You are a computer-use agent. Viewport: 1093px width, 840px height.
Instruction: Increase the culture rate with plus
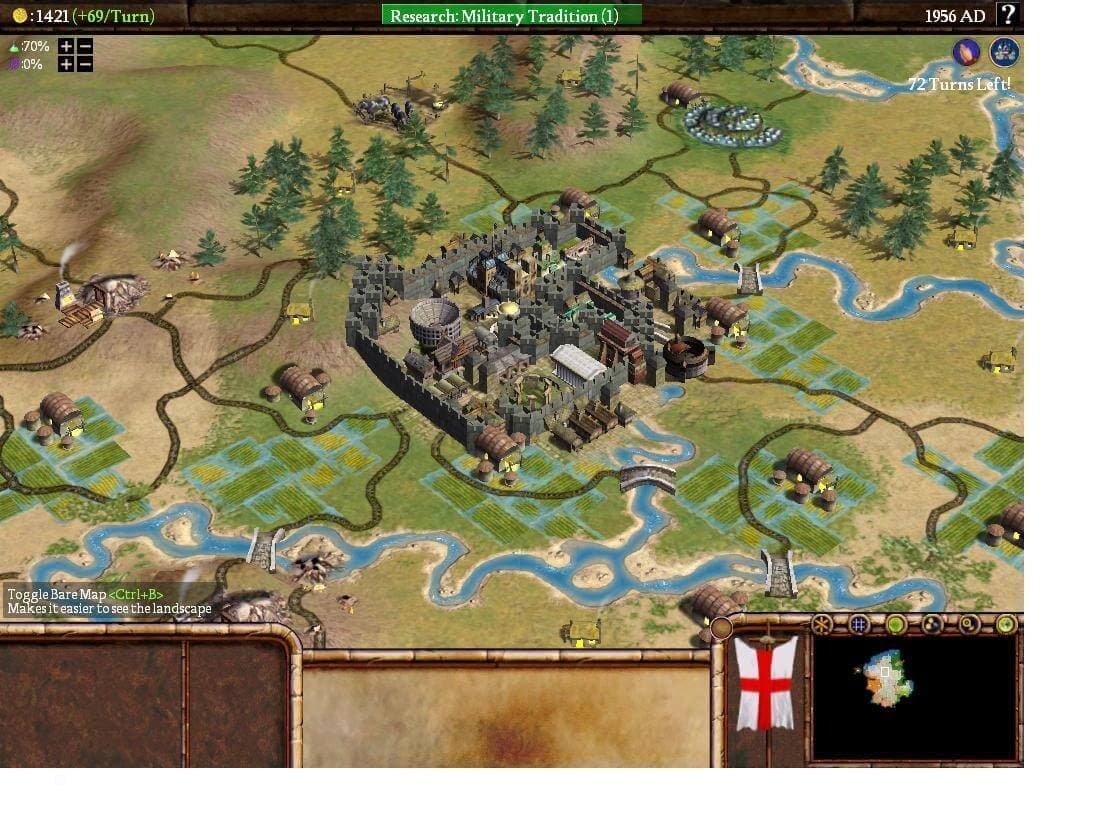point(66,64)
